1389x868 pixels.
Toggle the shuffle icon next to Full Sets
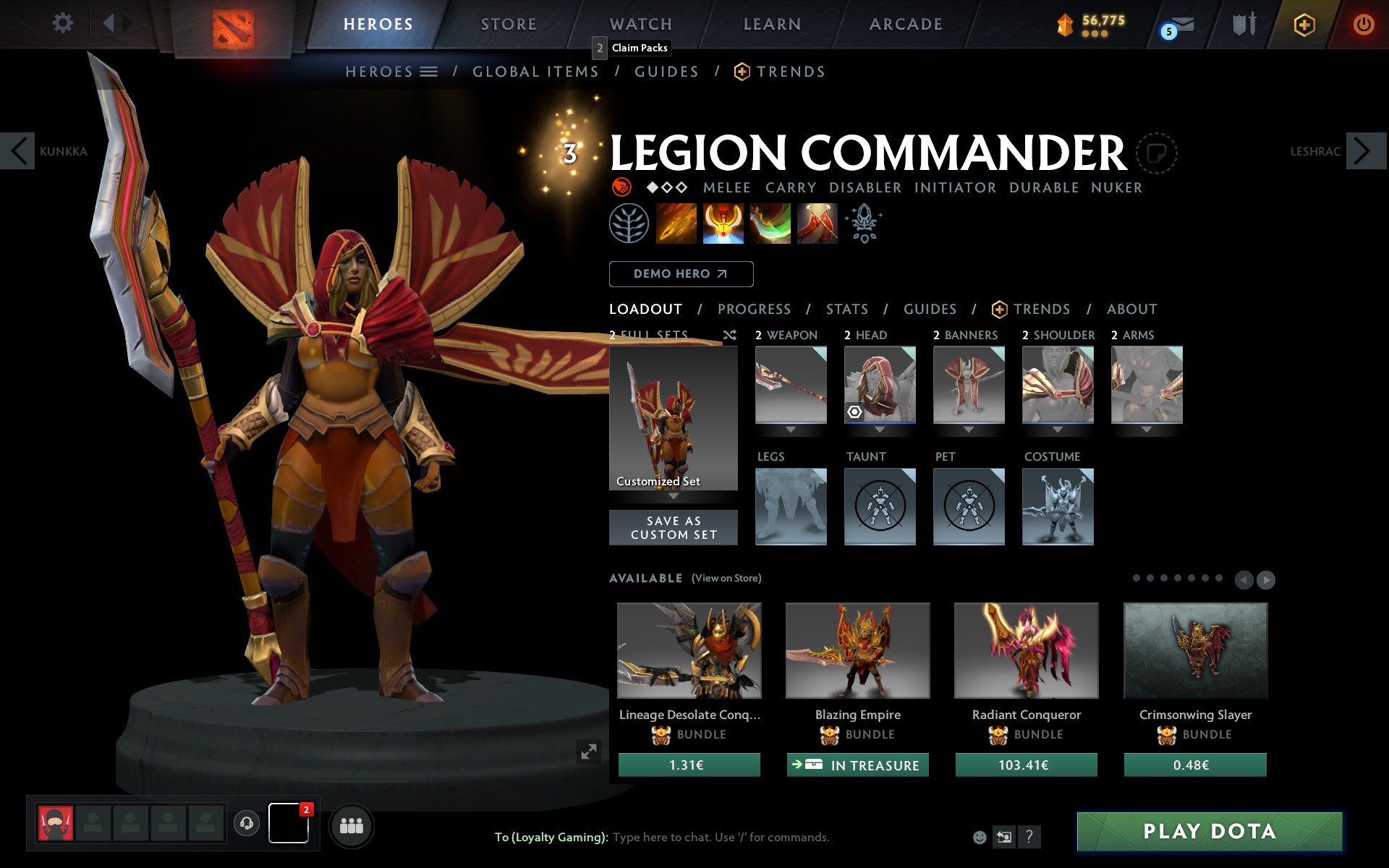729,335
